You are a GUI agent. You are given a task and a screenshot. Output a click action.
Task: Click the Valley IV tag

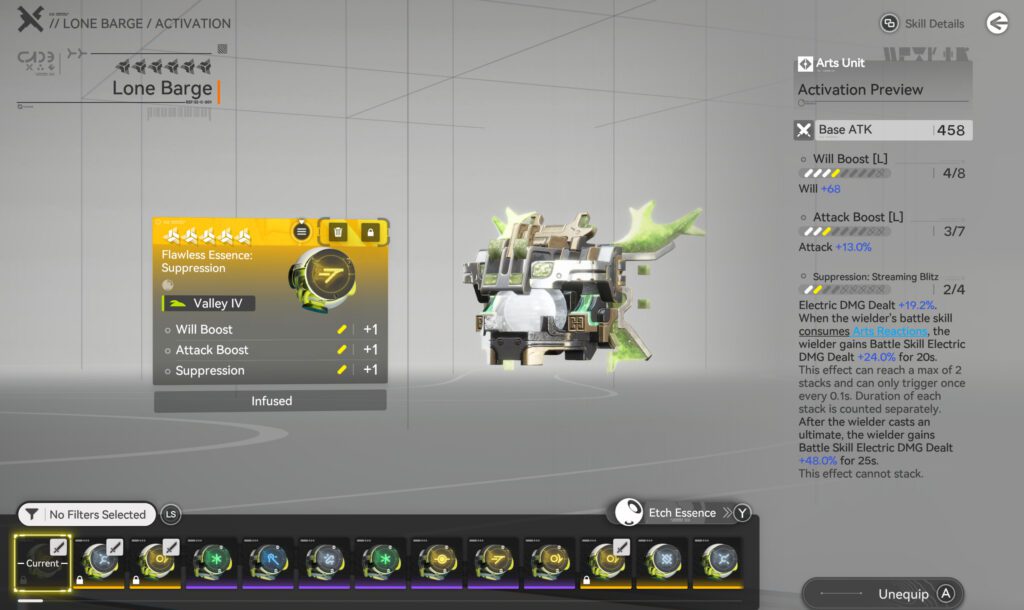[x=208, y=303]
